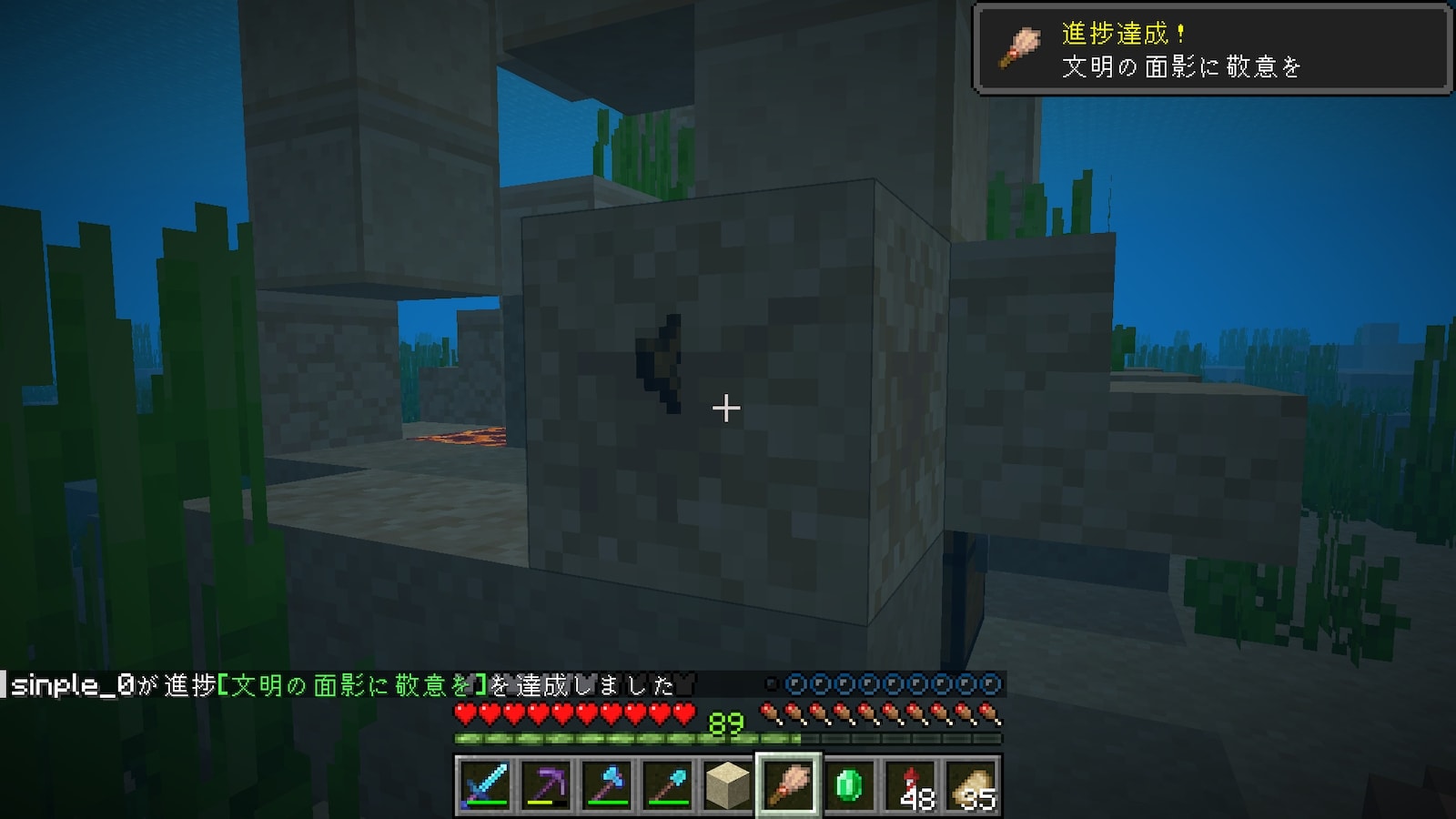Select the purple pickaxe hotbar slot

tap(546, 784)
